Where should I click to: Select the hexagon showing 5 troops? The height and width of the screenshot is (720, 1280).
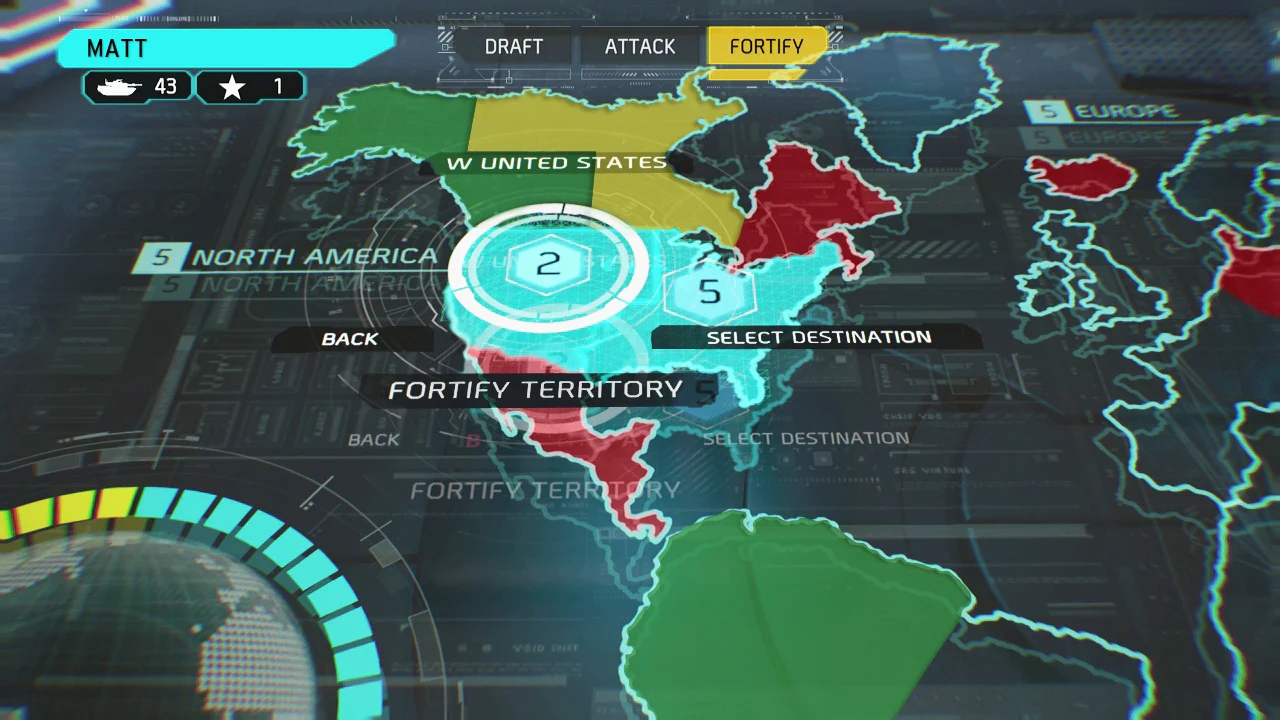coord(710,291)
